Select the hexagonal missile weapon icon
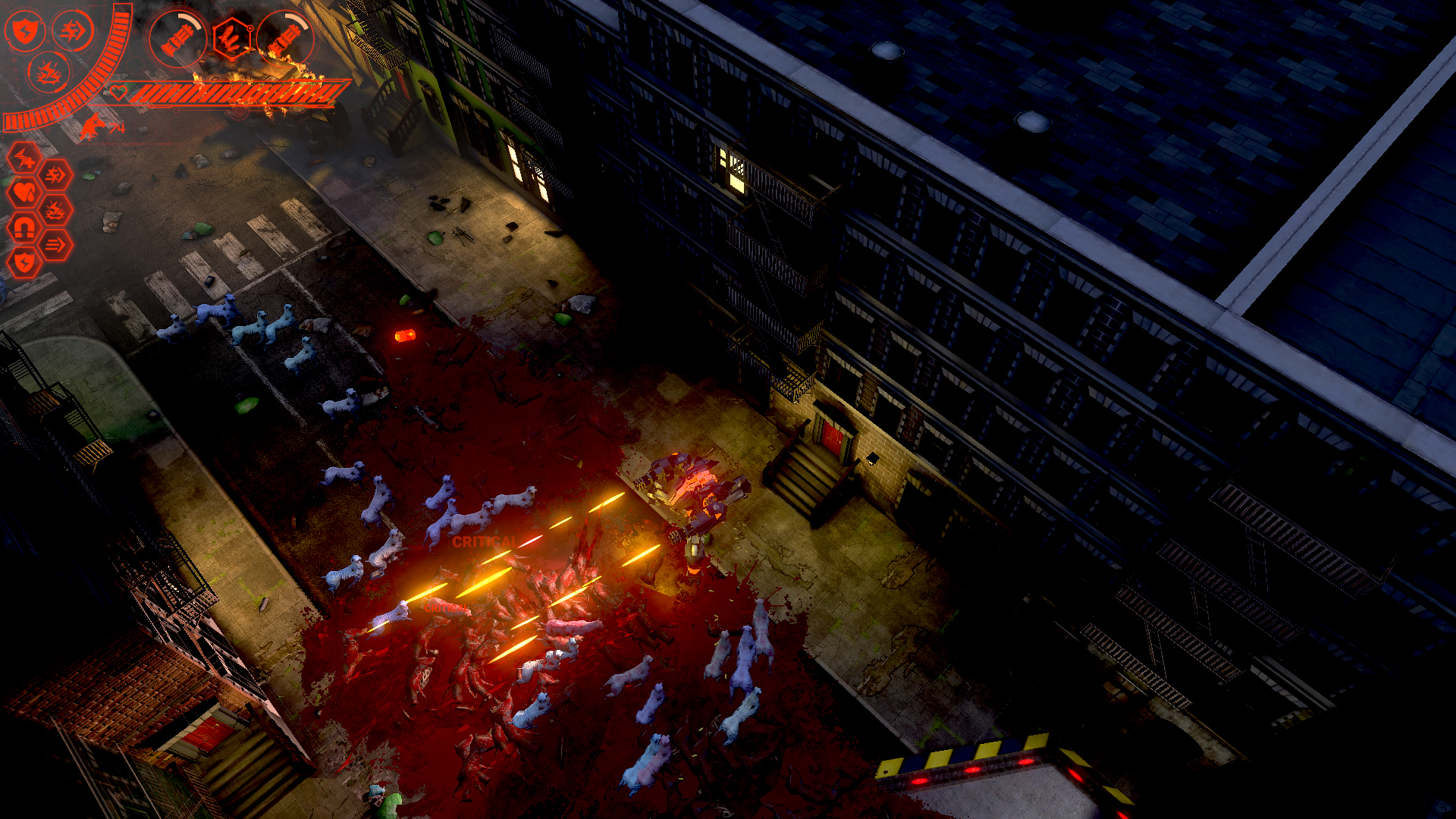This screenshot has width=1456, height=819. (x=232, y=39)
